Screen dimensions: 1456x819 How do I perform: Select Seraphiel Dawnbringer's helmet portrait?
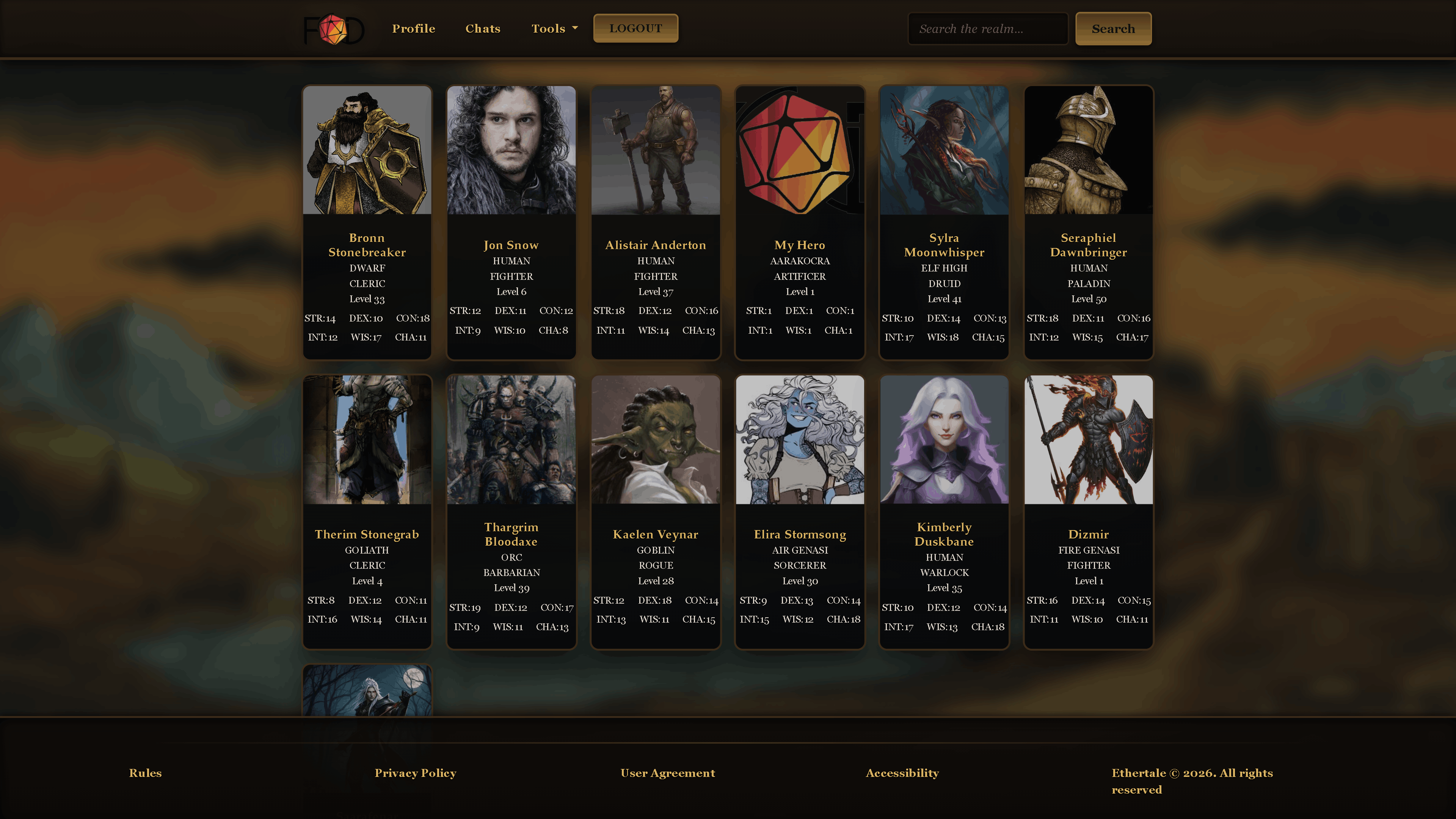[1088, 150]
